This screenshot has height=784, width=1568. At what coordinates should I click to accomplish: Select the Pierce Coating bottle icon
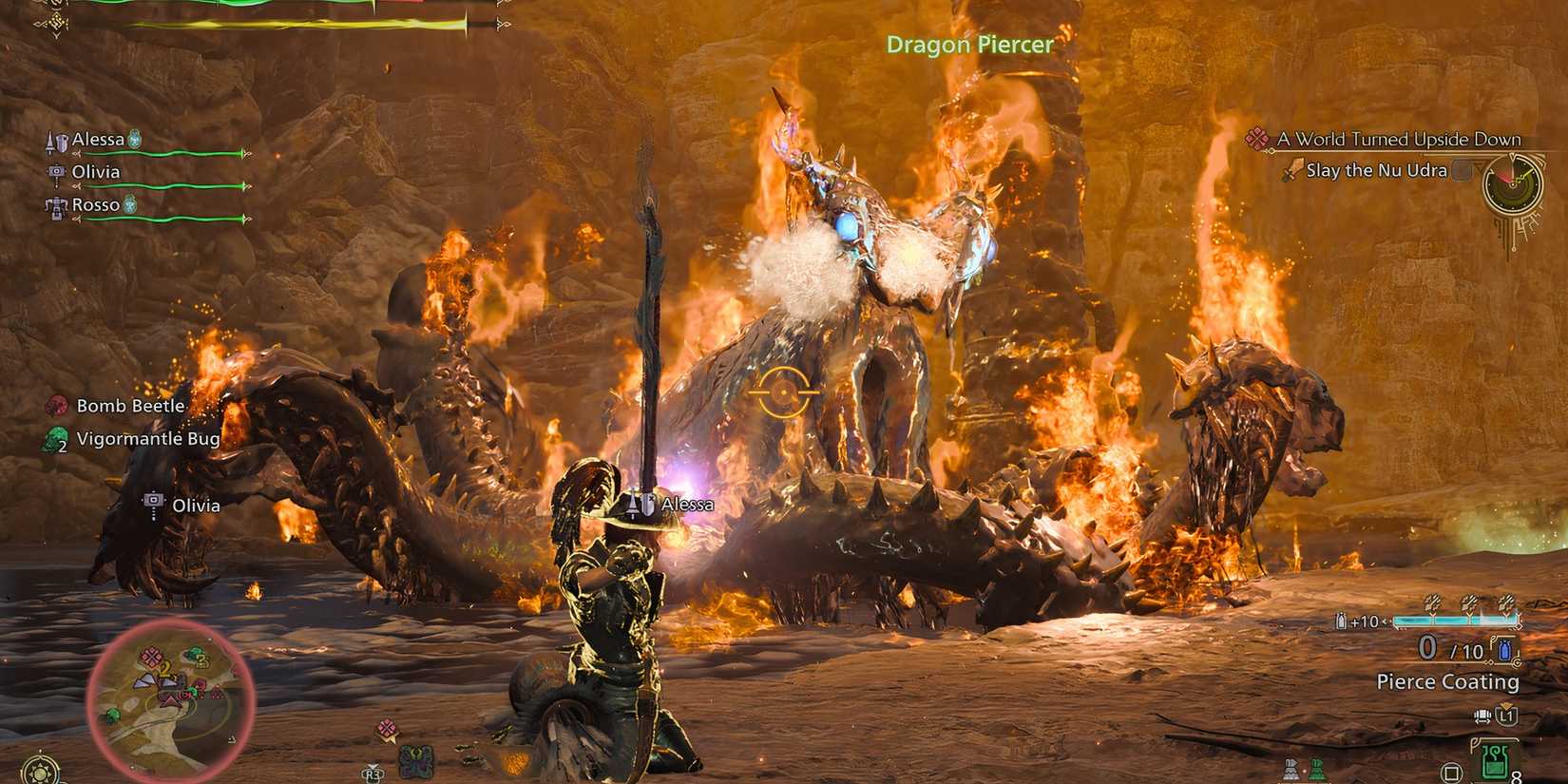click(1504, 649)
